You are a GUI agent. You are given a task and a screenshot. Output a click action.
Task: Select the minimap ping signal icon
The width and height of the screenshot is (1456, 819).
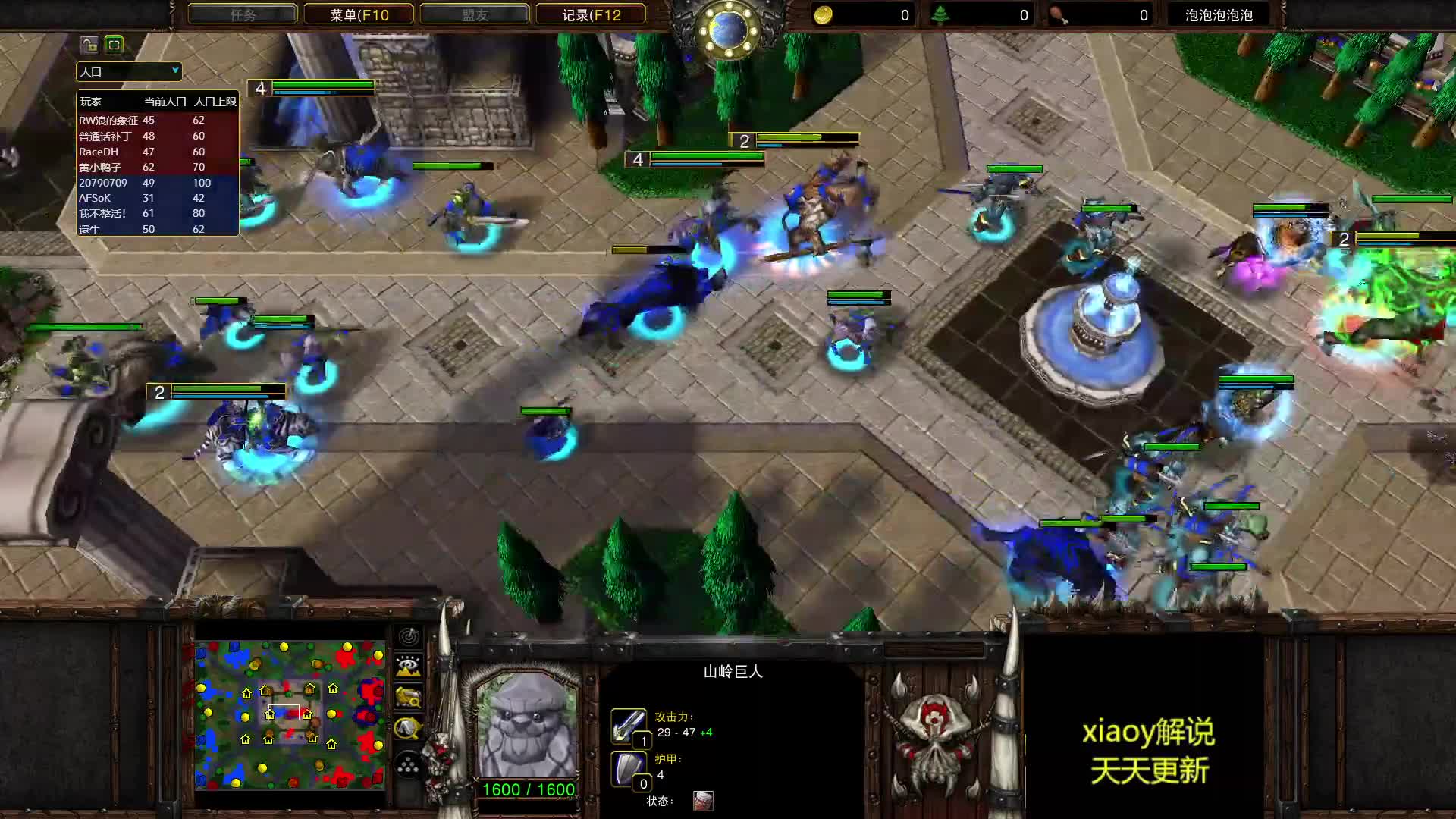tap(409, 637)
